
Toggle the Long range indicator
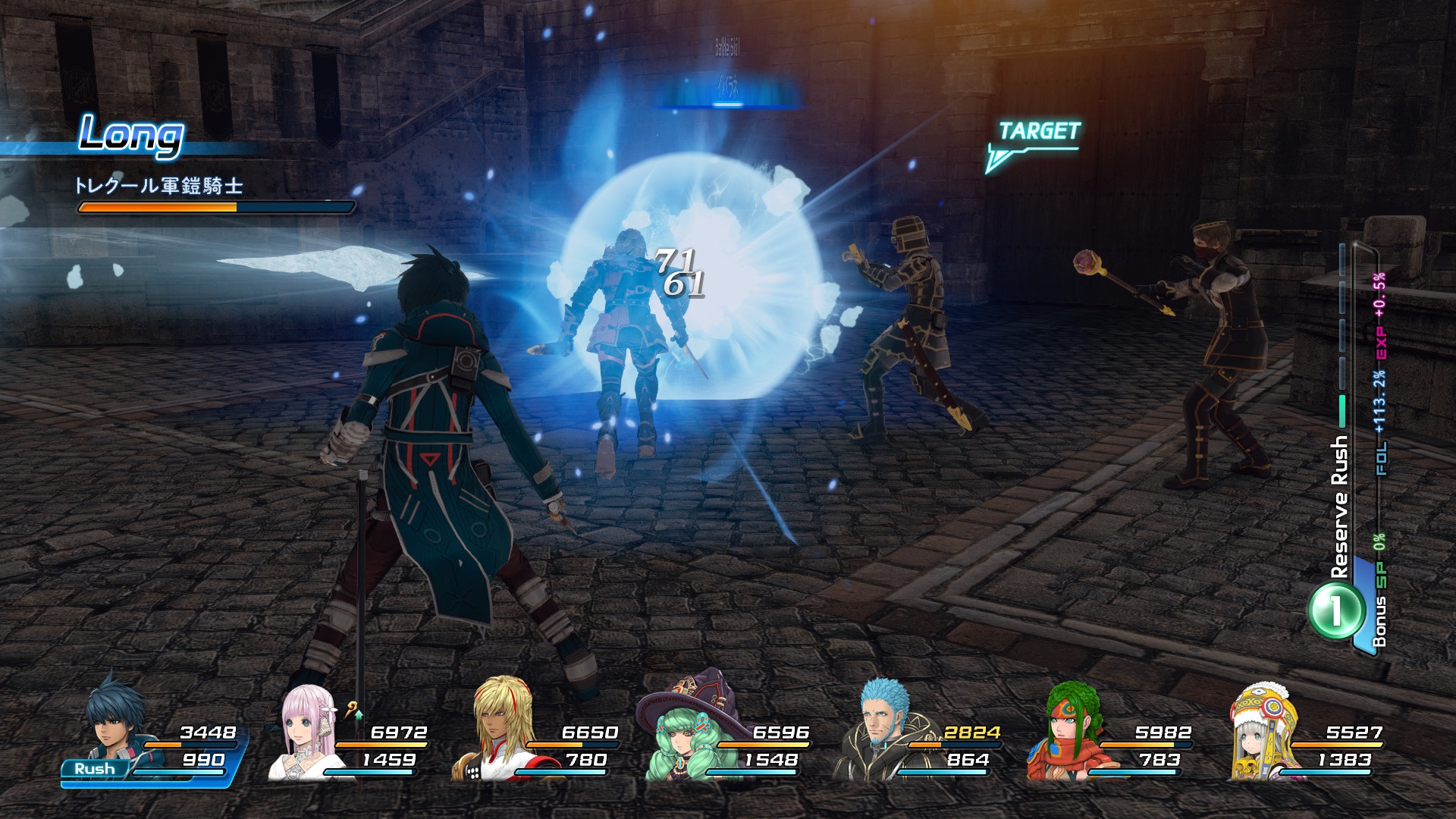coord(133,135)
